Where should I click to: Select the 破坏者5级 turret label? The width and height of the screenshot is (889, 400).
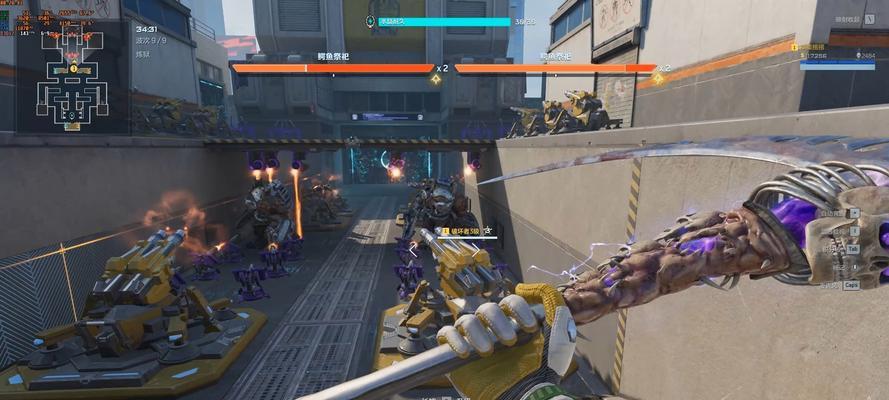pyautogui.click(x=462, y=230)
